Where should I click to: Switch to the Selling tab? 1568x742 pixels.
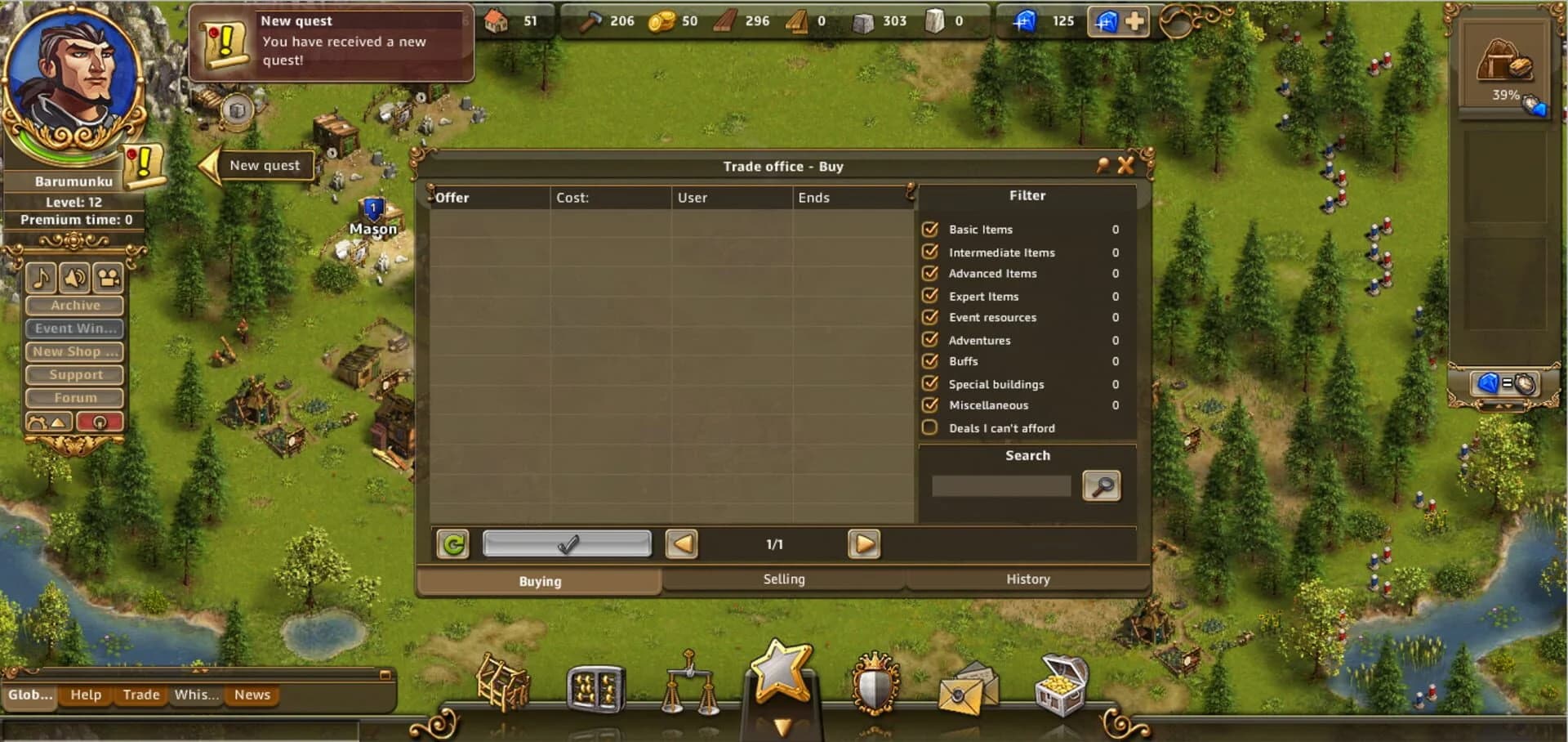click(783, 579)
